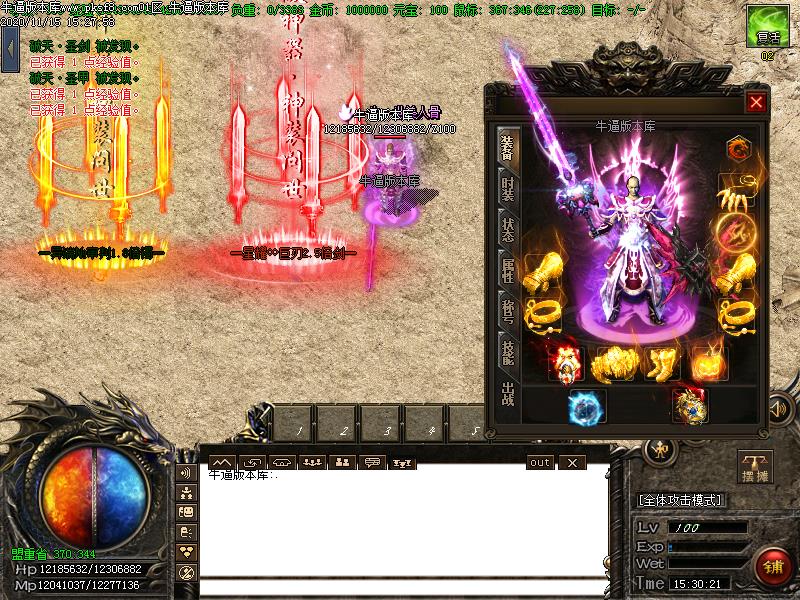The image size is (800, 600).
Task: Open the 摆摊 (stall) button
Action: click(756, 467)
